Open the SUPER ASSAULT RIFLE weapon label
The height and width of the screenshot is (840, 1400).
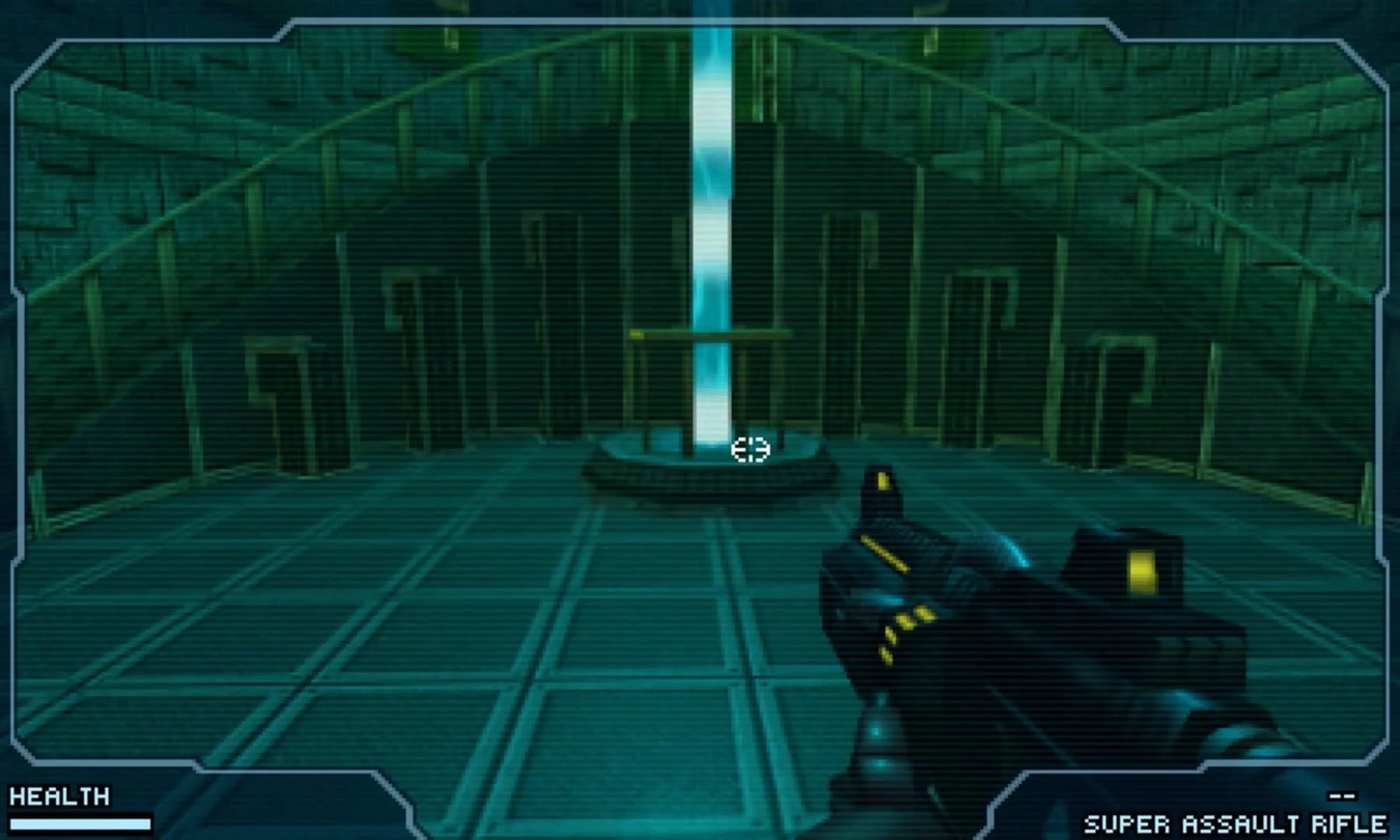tap(1237, 823)
